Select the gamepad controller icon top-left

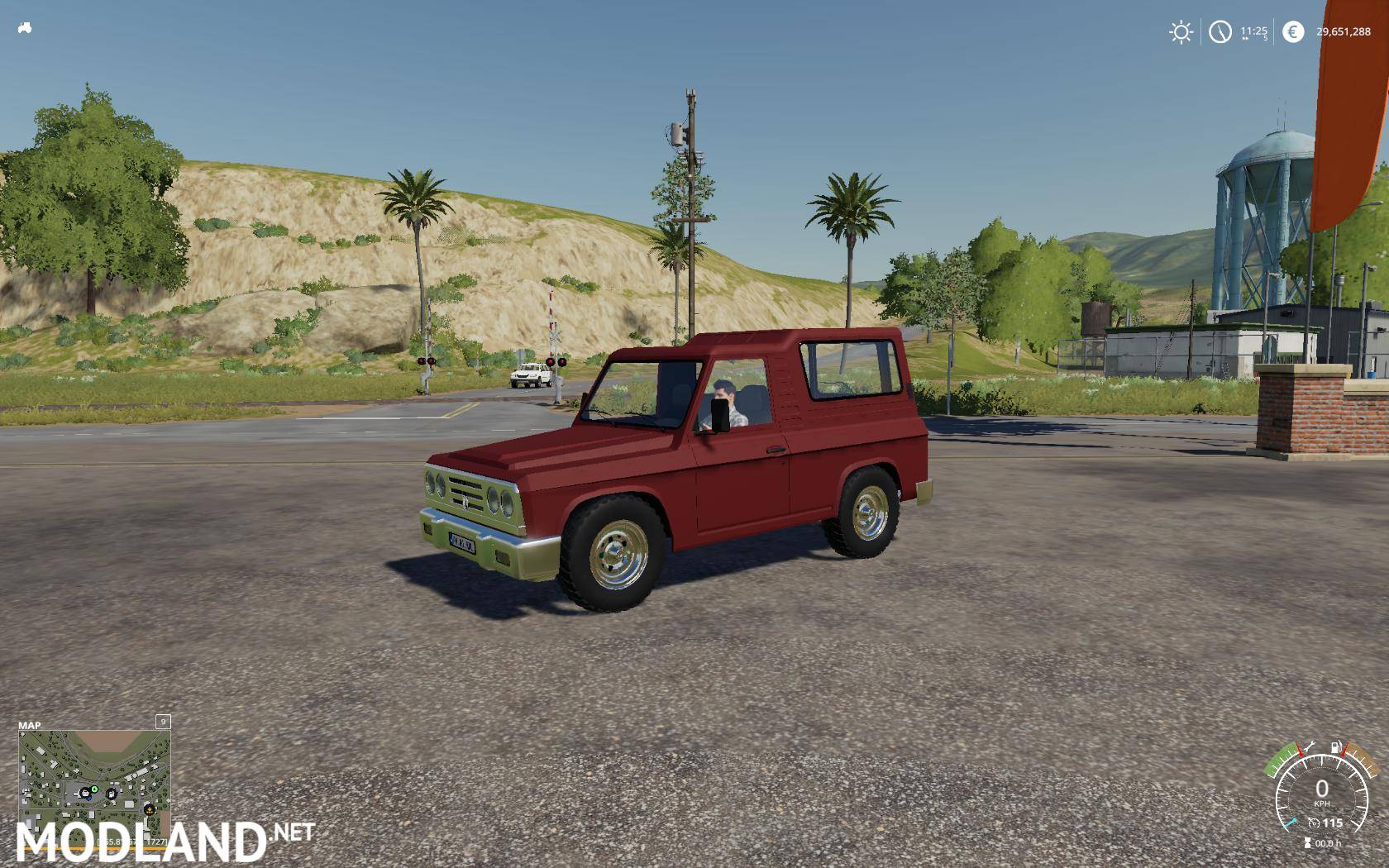25,27
